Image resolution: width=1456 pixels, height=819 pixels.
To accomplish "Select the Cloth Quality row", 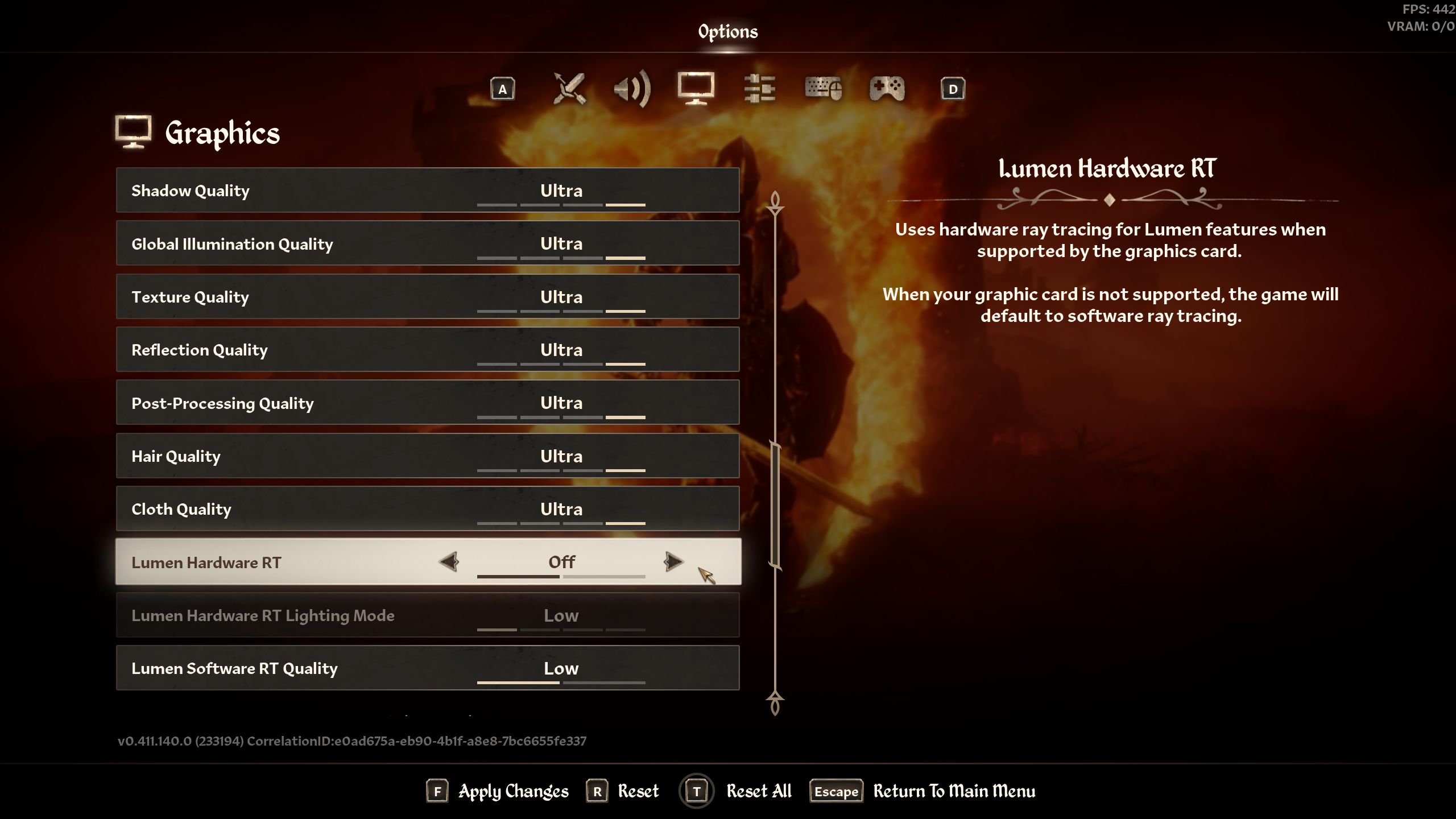I will [427, 509].
